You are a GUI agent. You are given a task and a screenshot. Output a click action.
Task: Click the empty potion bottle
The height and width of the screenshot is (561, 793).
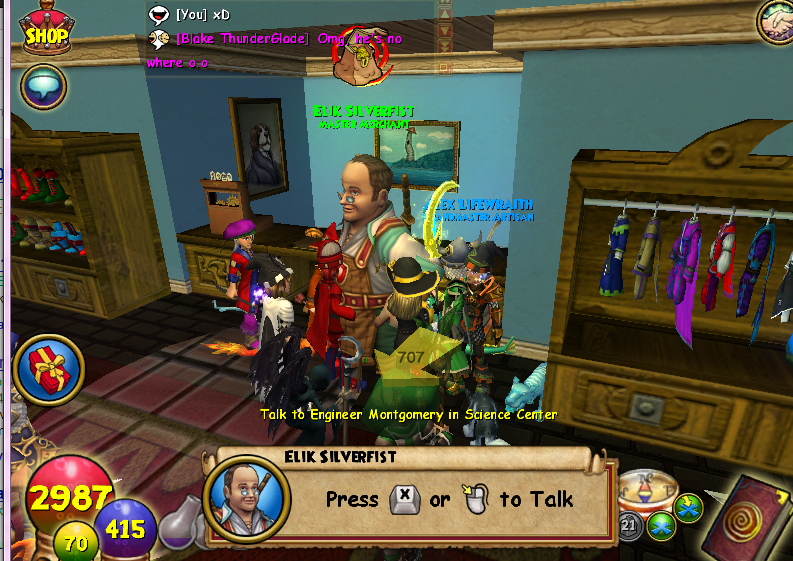178,521
